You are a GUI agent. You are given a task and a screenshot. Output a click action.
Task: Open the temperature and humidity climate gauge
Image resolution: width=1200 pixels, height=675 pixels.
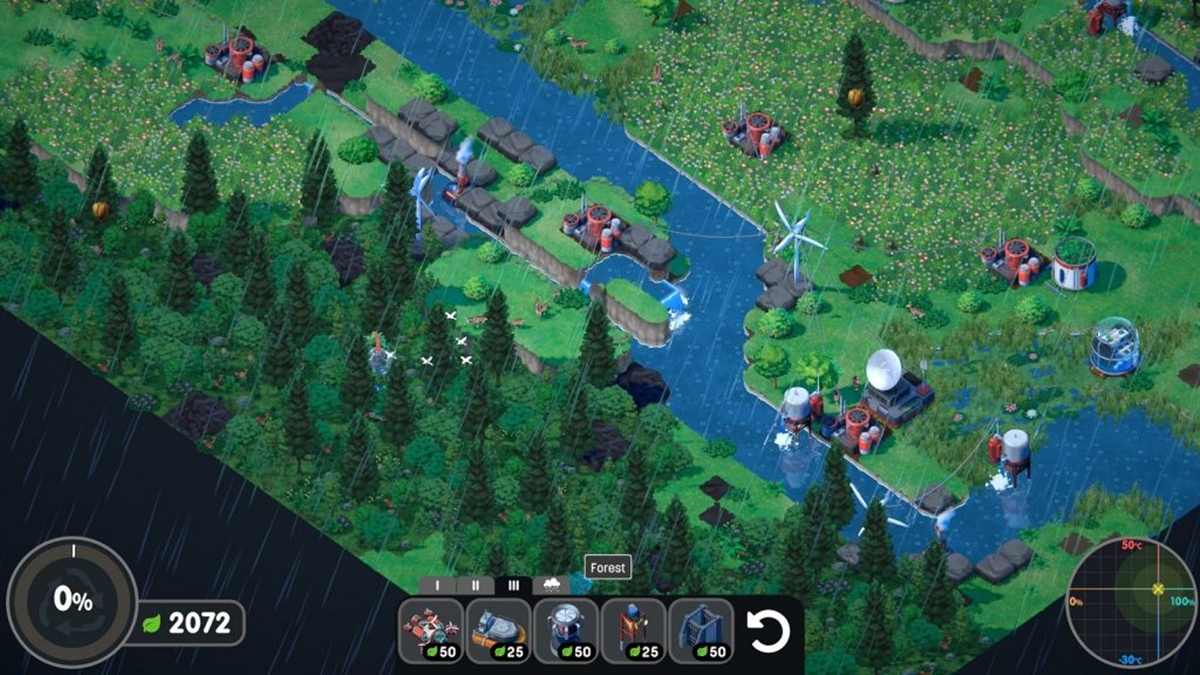tap(1131, 602)
